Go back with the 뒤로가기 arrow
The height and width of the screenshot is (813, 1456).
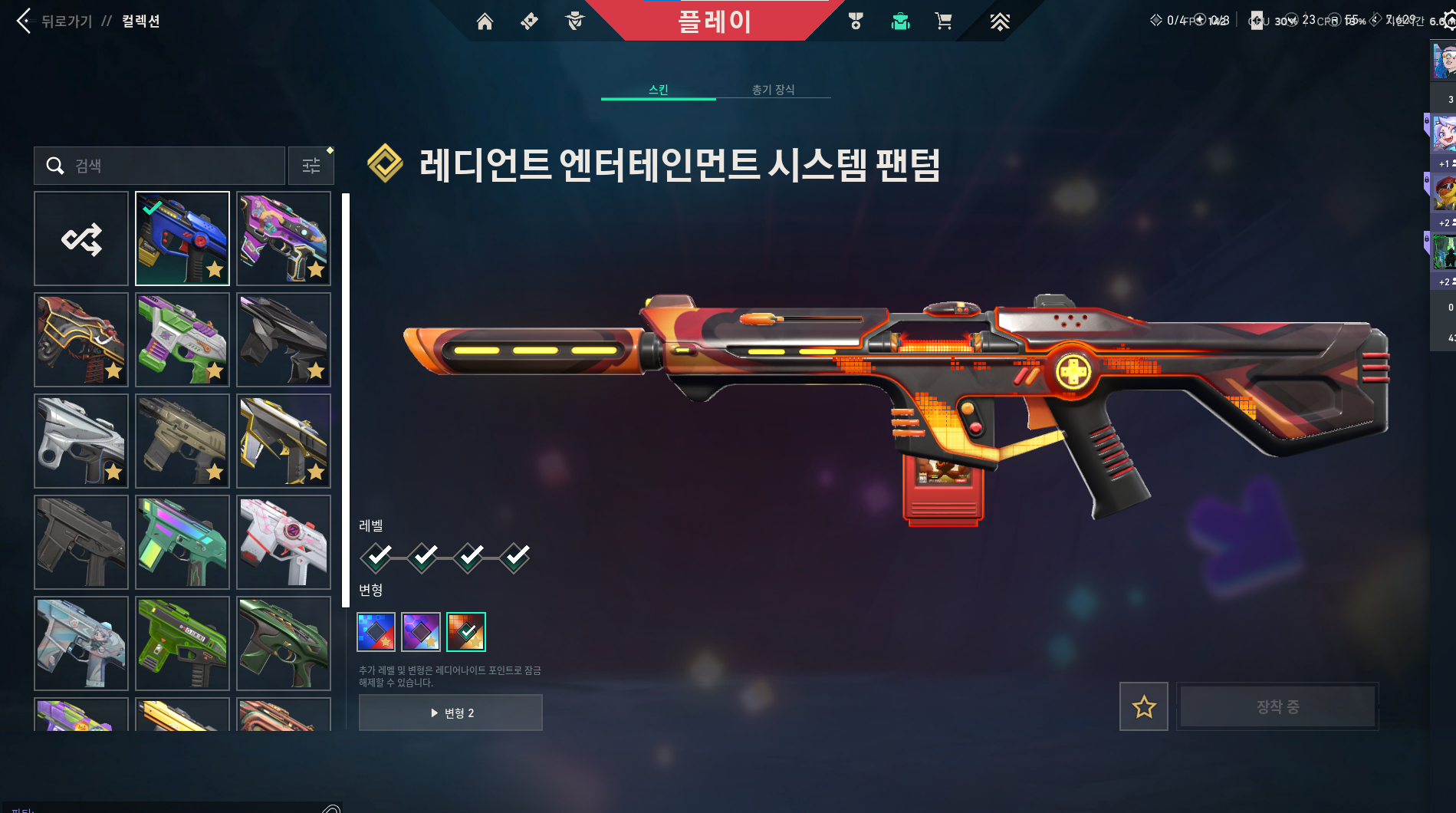coord(25,21)
